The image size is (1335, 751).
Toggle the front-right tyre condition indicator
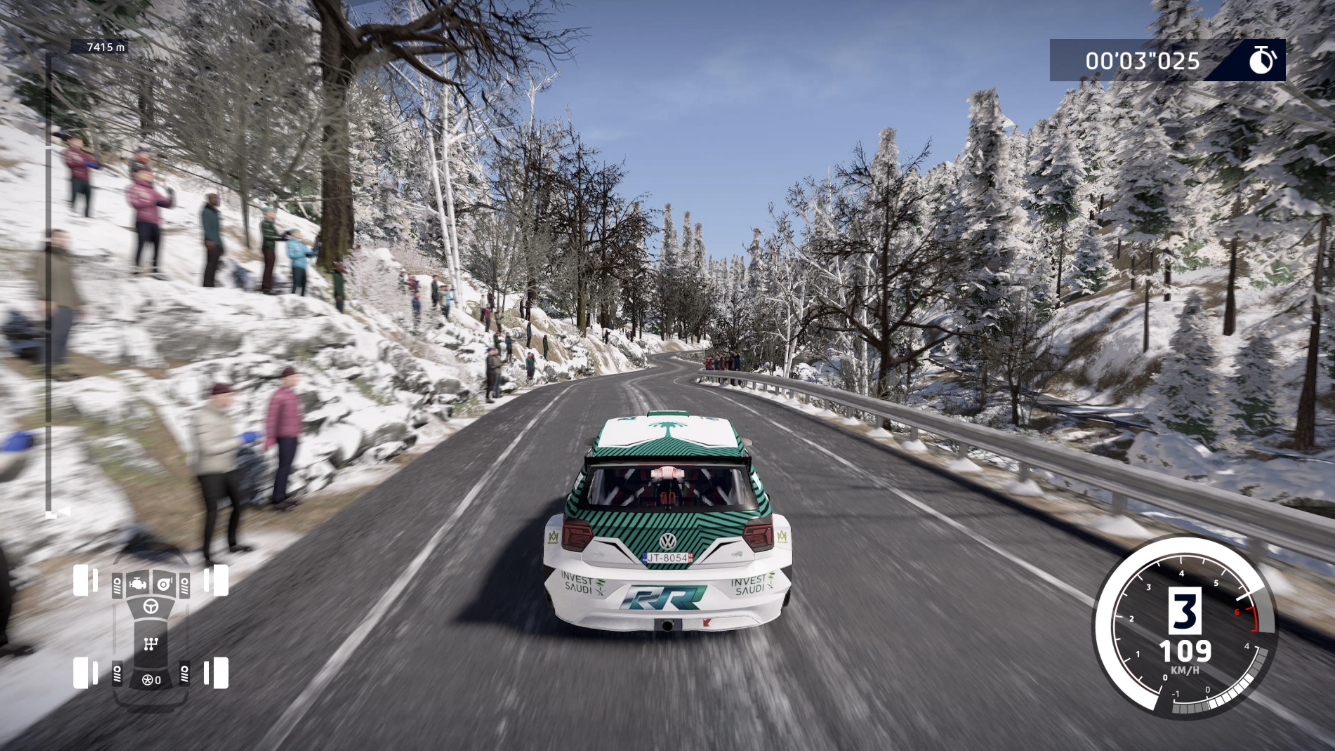click(219, 581)
